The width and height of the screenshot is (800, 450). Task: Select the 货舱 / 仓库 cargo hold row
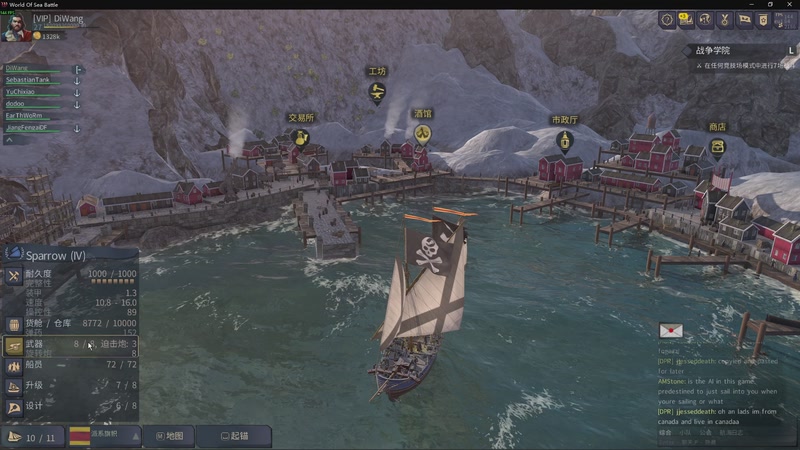70,324
